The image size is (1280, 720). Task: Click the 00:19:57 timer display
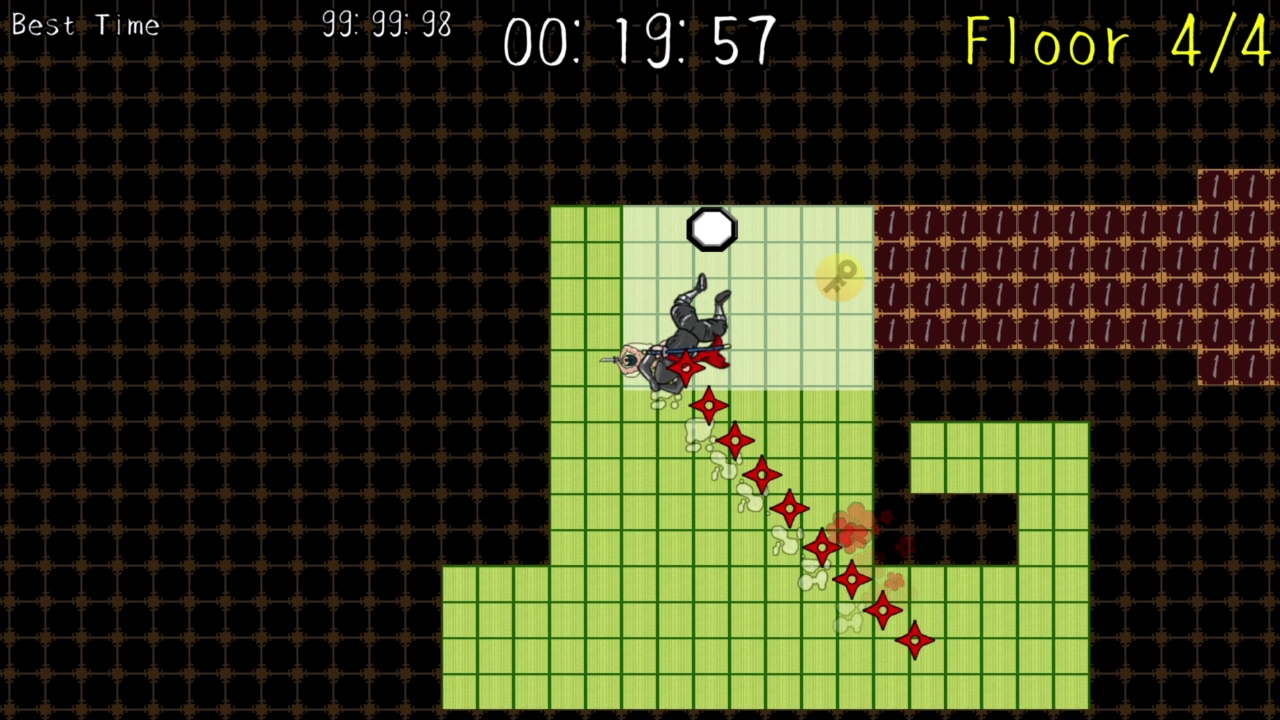[640, 42]
